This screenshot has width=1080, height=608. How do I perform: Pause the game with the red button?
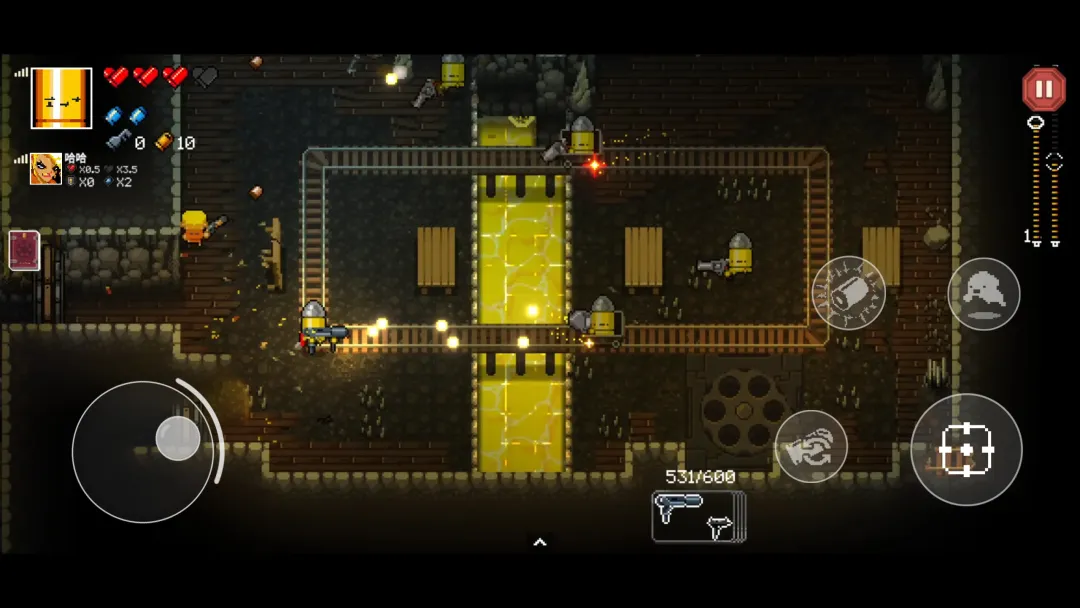pyautogui.click(x=1043, y=90)
